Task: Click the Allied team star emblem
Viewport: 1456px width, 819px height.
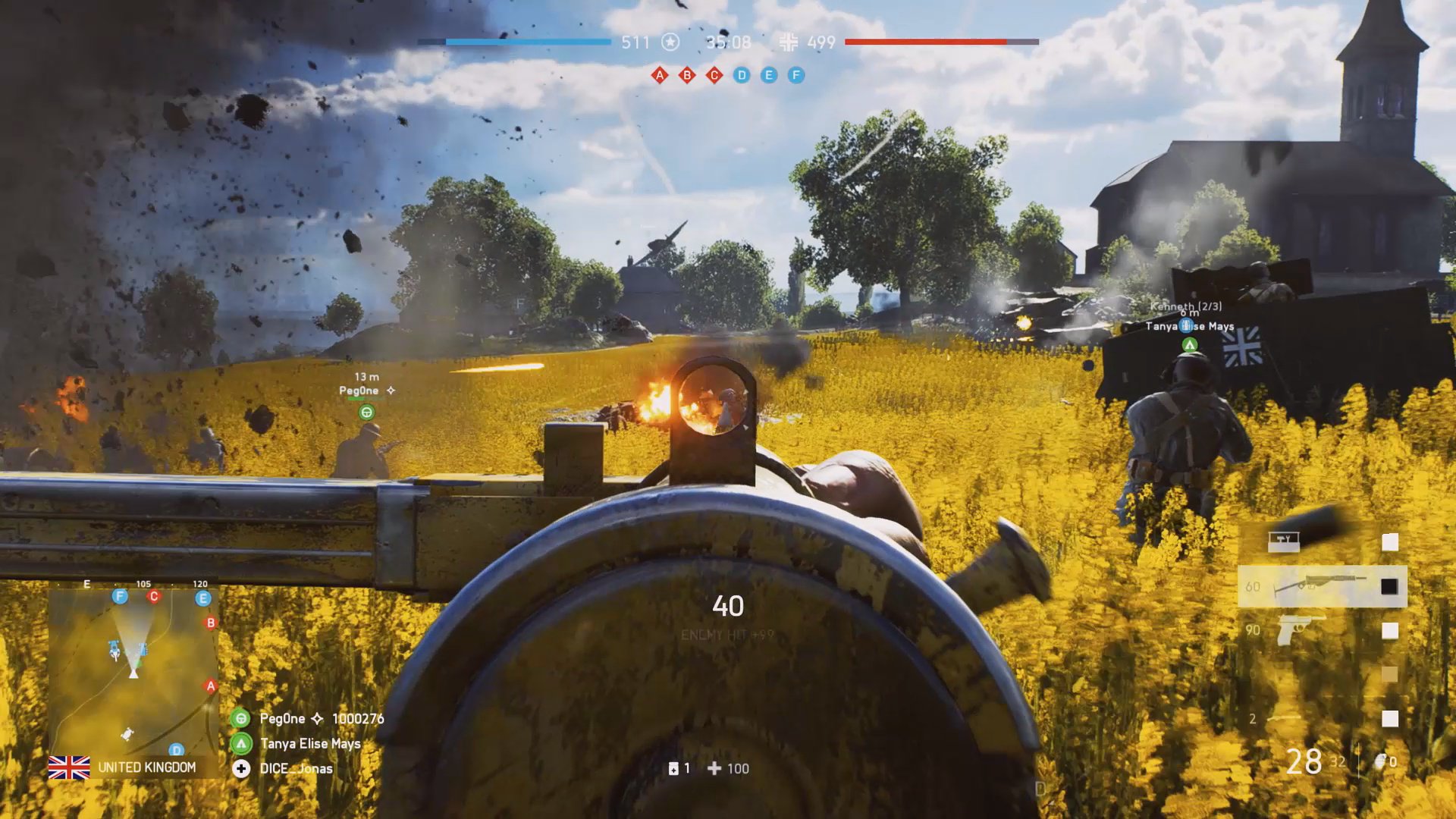Action: point(670,42)
